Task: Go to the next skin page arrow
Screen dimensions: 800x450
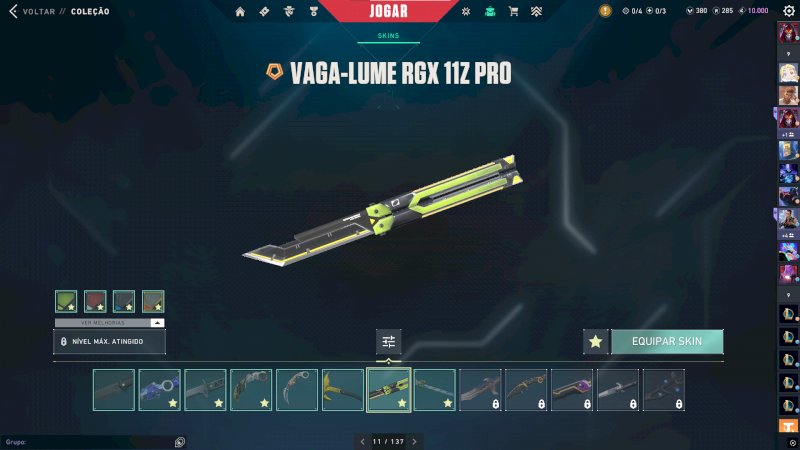Action: point(415,441)
